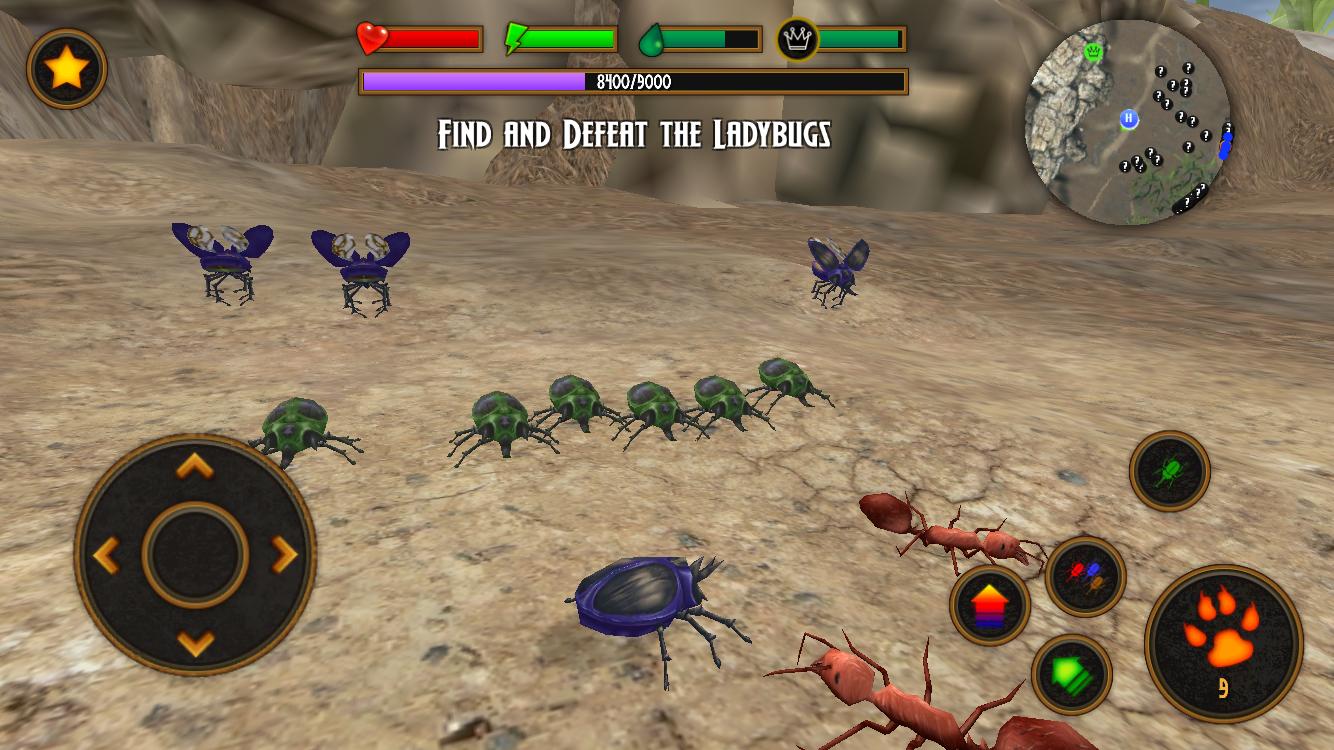This screenshot has height=750, width=1334.
Task: Activate the rainbow upgrade arrow ability
Action: tap(989, 604)
